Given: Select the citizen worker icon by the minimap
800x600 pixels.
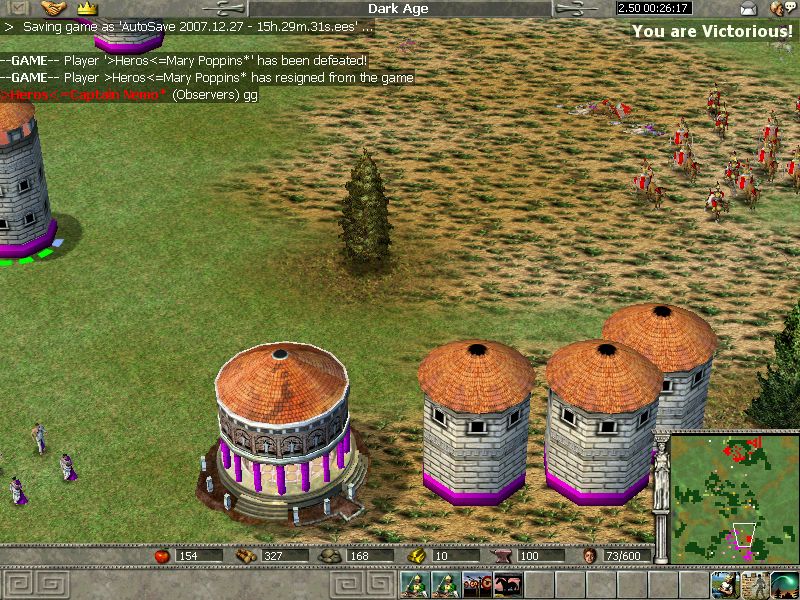Looking at the screenshot, I should (726, 585).
